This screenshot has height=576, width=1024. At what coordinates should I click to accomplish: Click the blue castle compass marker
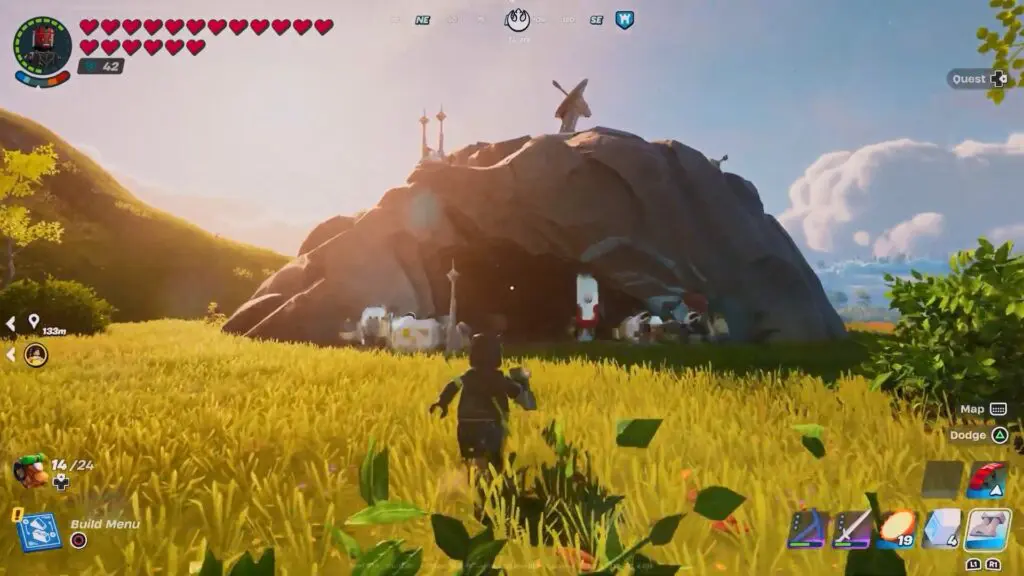tap(624, 19)
